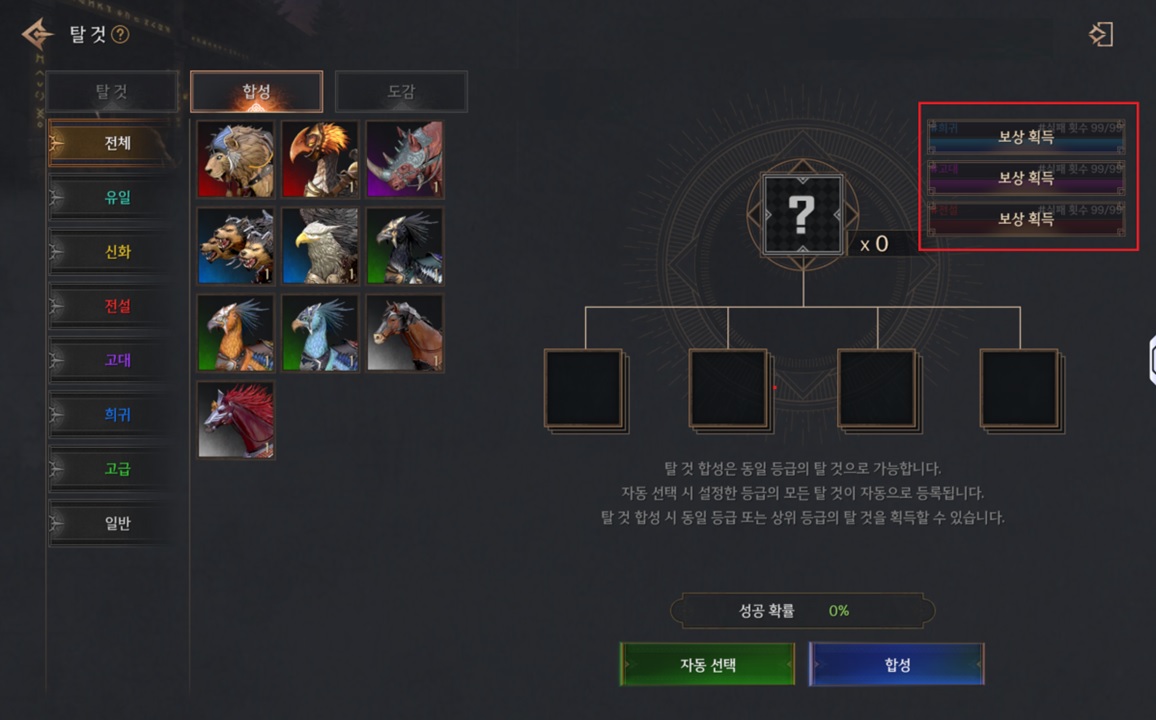The image size is (1156, 720).
Task: Claim the 희귀 보상 획득 reward
Action: click(x=1026, y=137)
